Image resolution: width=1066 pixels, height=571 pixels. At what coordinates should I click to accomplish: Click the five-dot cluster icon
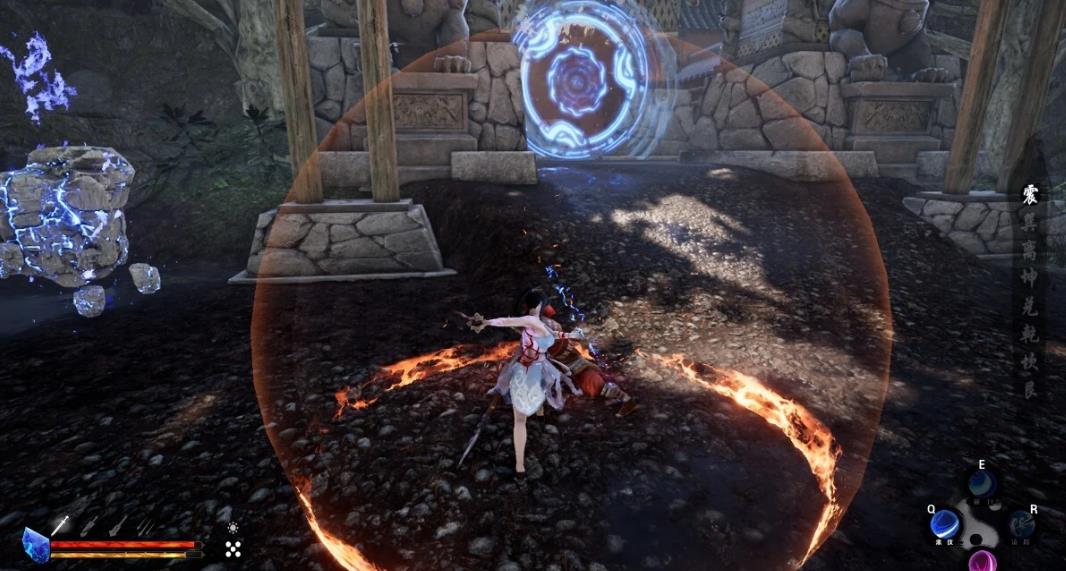(x=233, y=548)
